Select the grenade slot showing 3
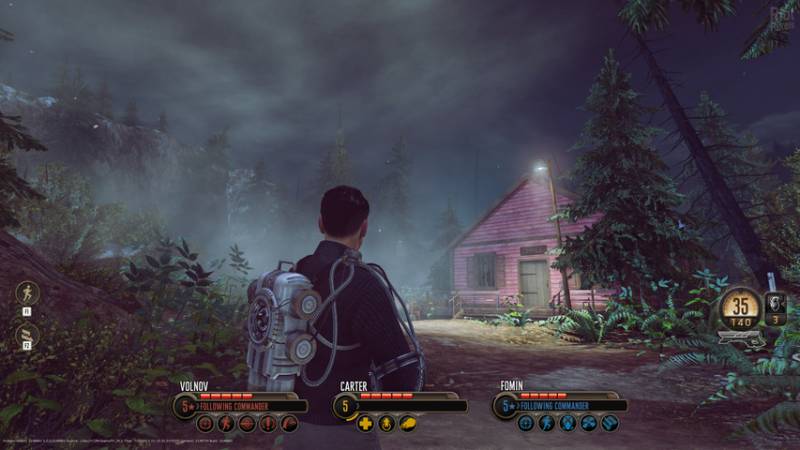The image size is (800, 450). (x=774, y=305)
